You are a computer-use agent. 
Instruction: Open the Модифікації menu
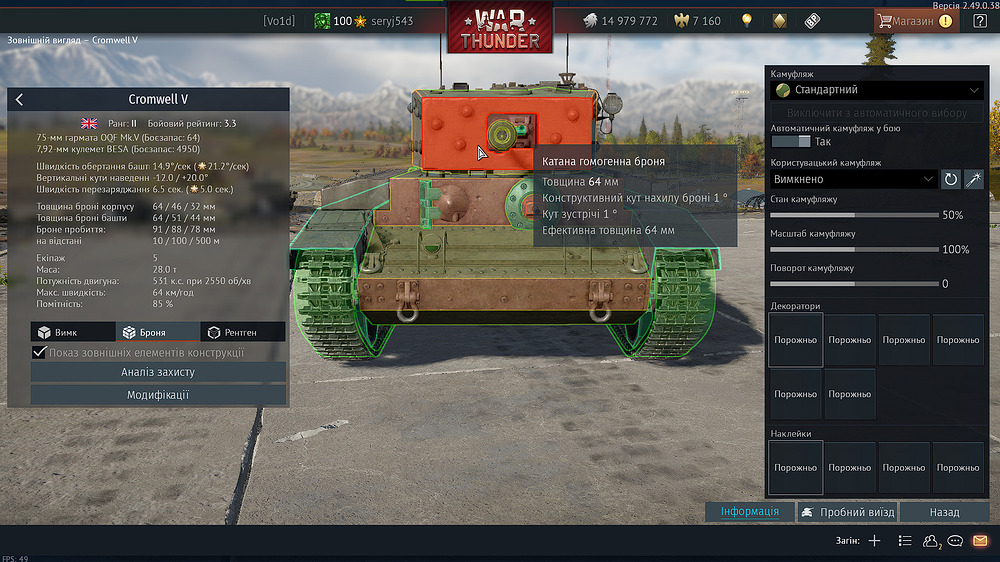(x=158, y=395)
